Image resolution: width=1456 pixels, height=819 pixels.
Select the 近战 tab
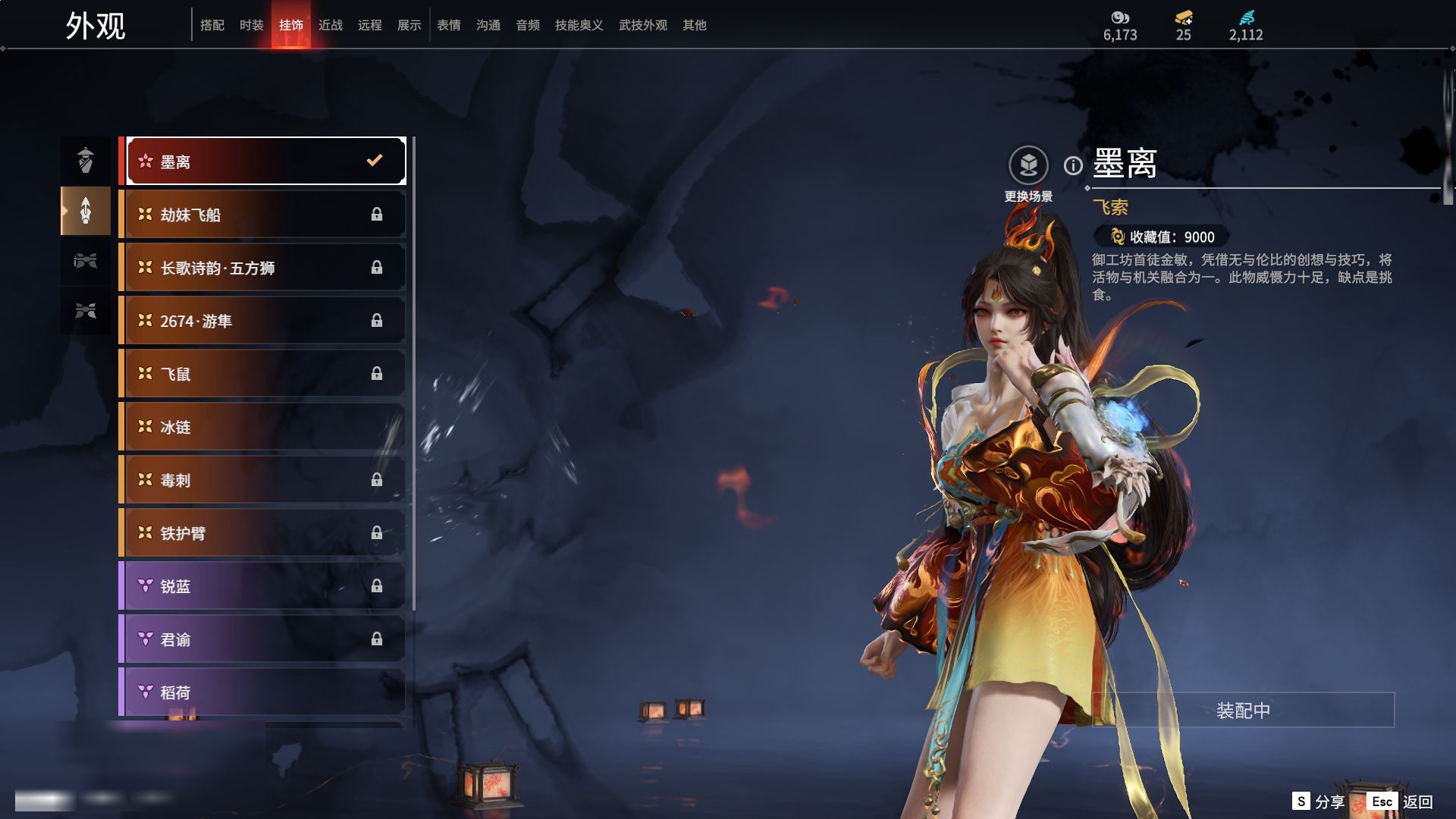[331, 25]
